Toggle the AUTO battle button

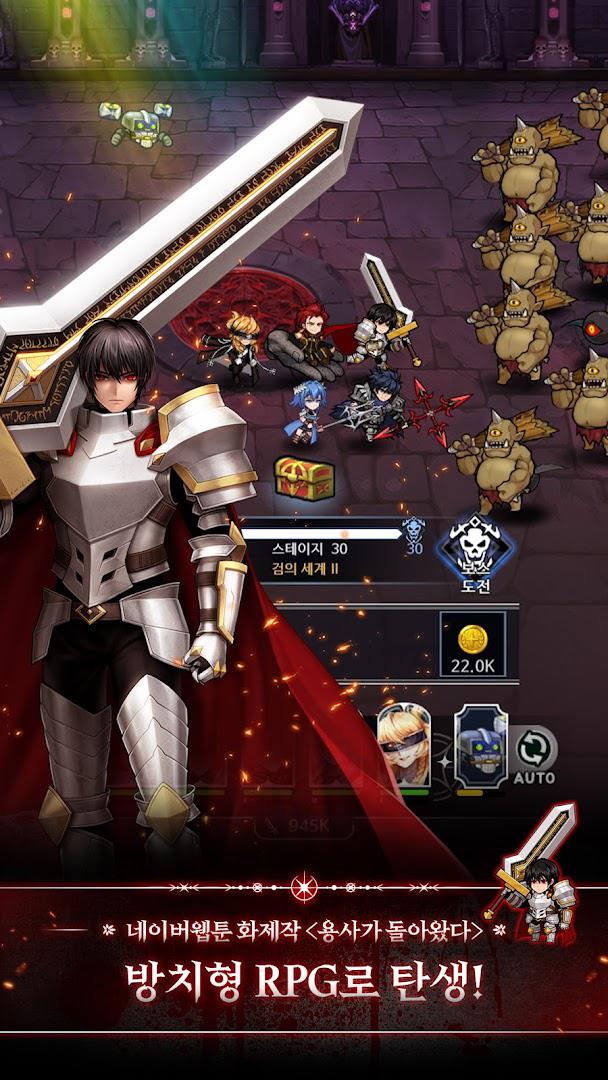pyautogui.click(x=534, y=756)
